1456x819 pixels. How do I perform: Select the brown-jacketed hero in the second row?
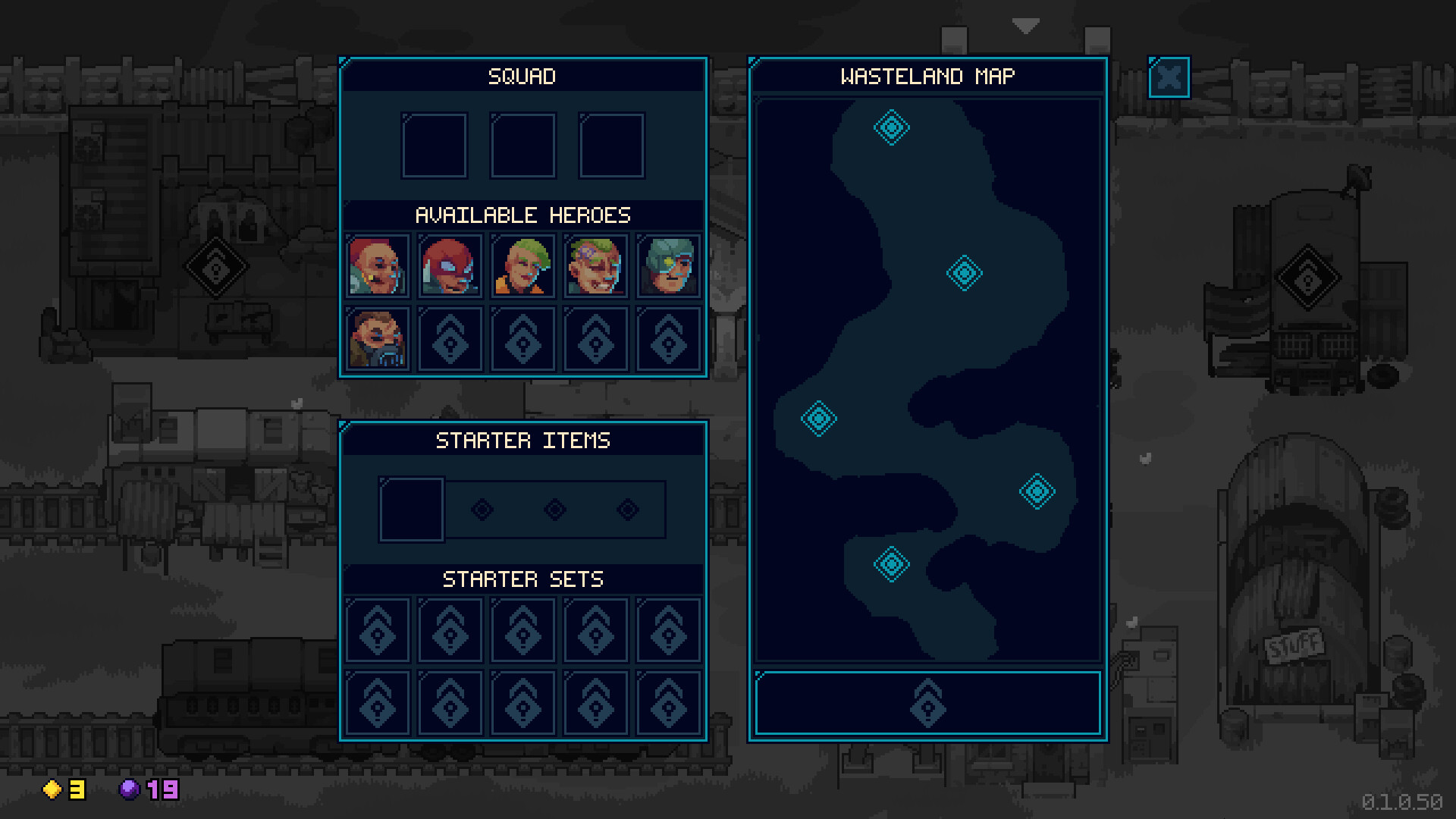tap(377, 340)
